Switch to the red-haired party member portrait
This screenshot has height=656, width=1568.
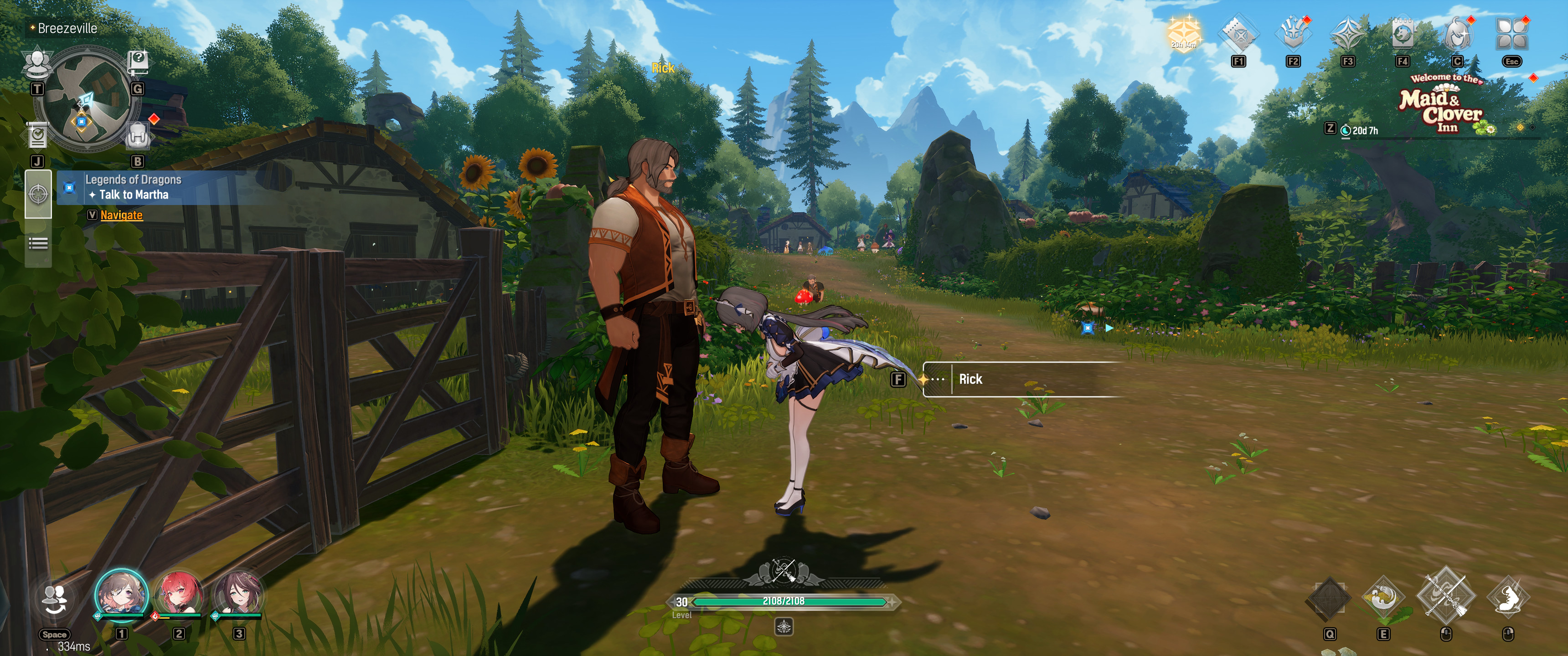point(178,594)
